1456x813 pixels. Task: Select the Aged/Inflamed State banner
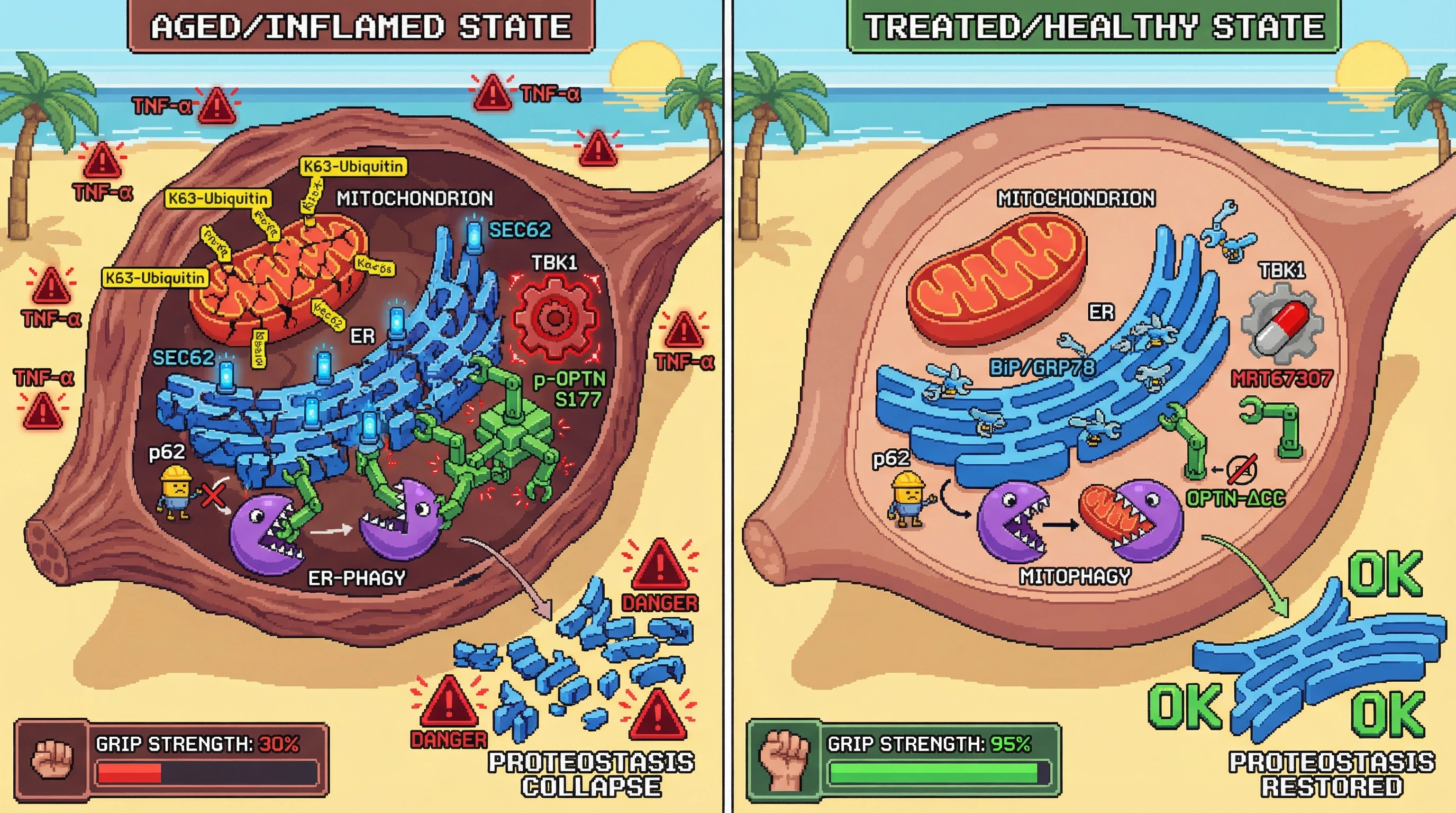click(361, 26)
